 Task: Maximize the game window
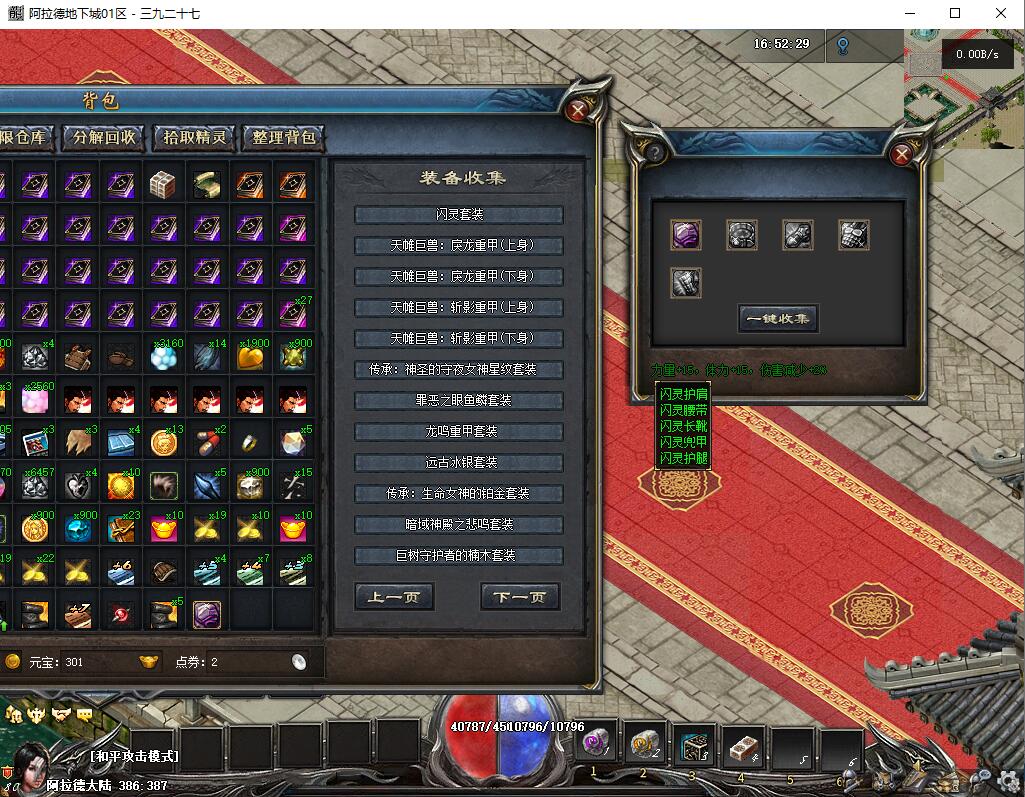click(x=955, y=13)
